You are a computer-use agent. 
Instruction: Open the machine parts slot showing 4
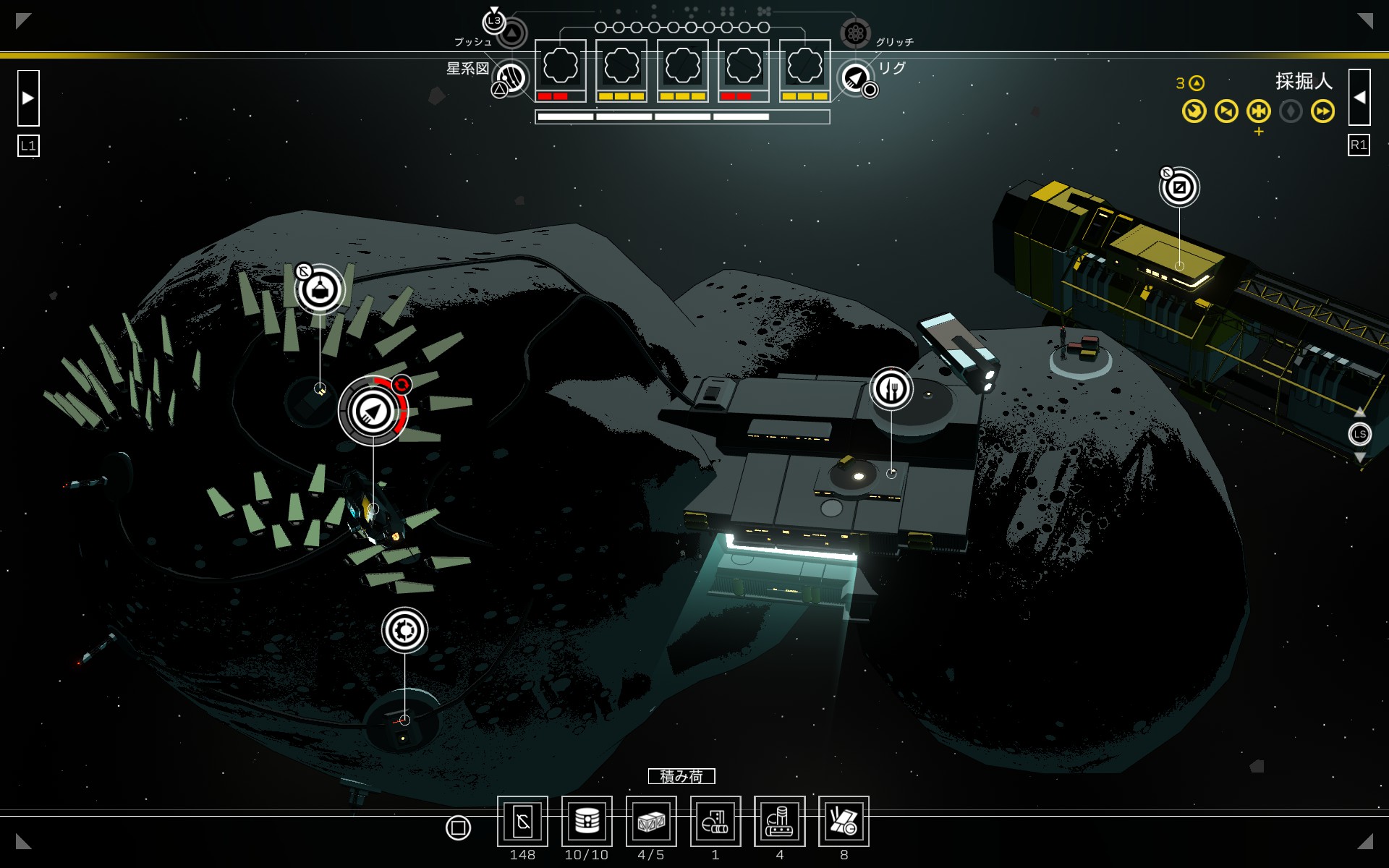pyautogui.click(x=780, y=821)
